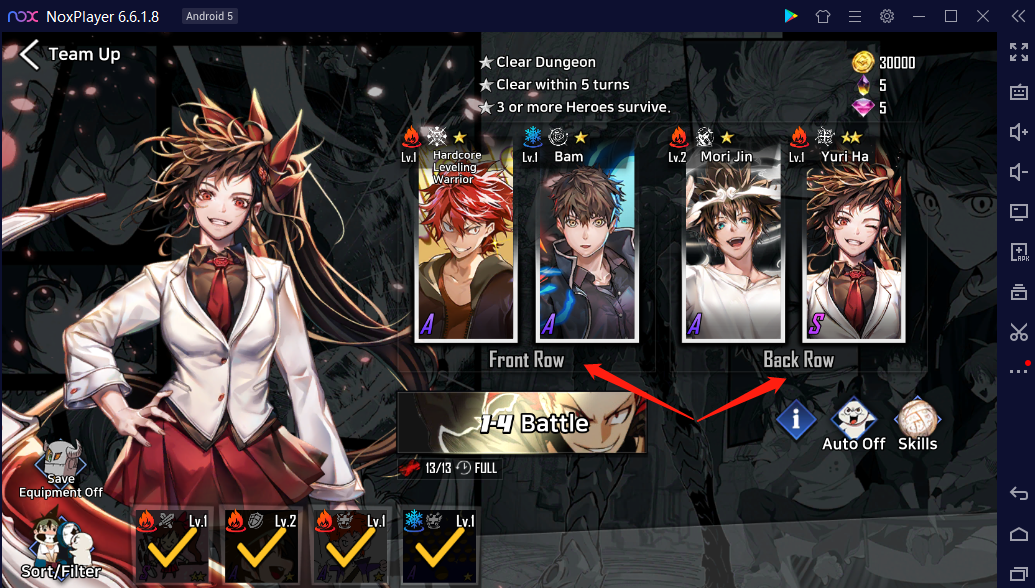
Task: Deselect the Lv.2 fire hero in roster
Action: click(x=261, y=545)
